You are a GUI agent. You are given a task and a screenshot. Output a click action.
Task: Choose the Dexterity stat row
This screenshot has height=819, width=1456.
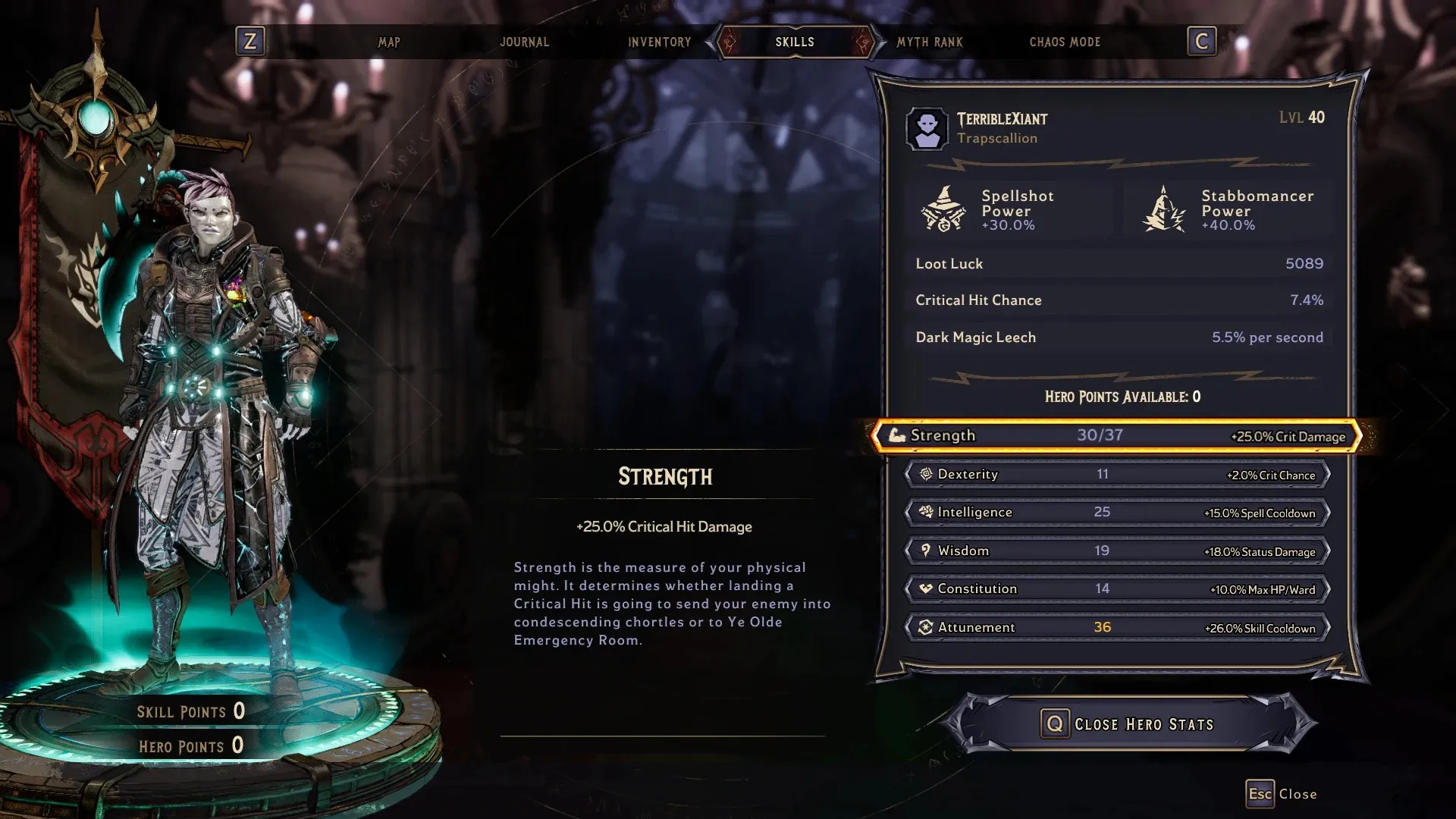(x=1116, y=475)
